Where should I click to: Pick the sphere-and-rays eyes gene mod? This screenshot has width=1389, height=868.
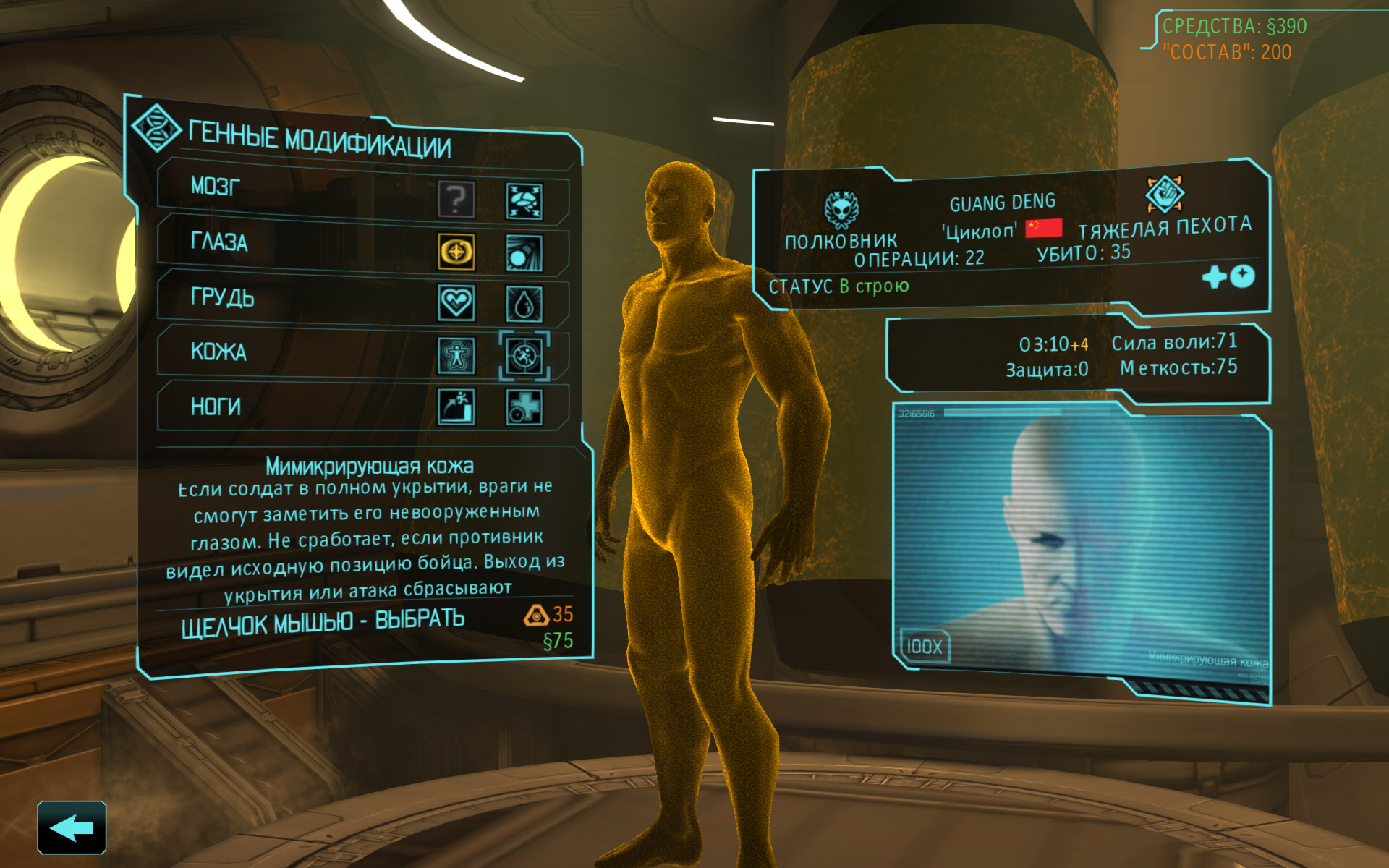(524, 252)
